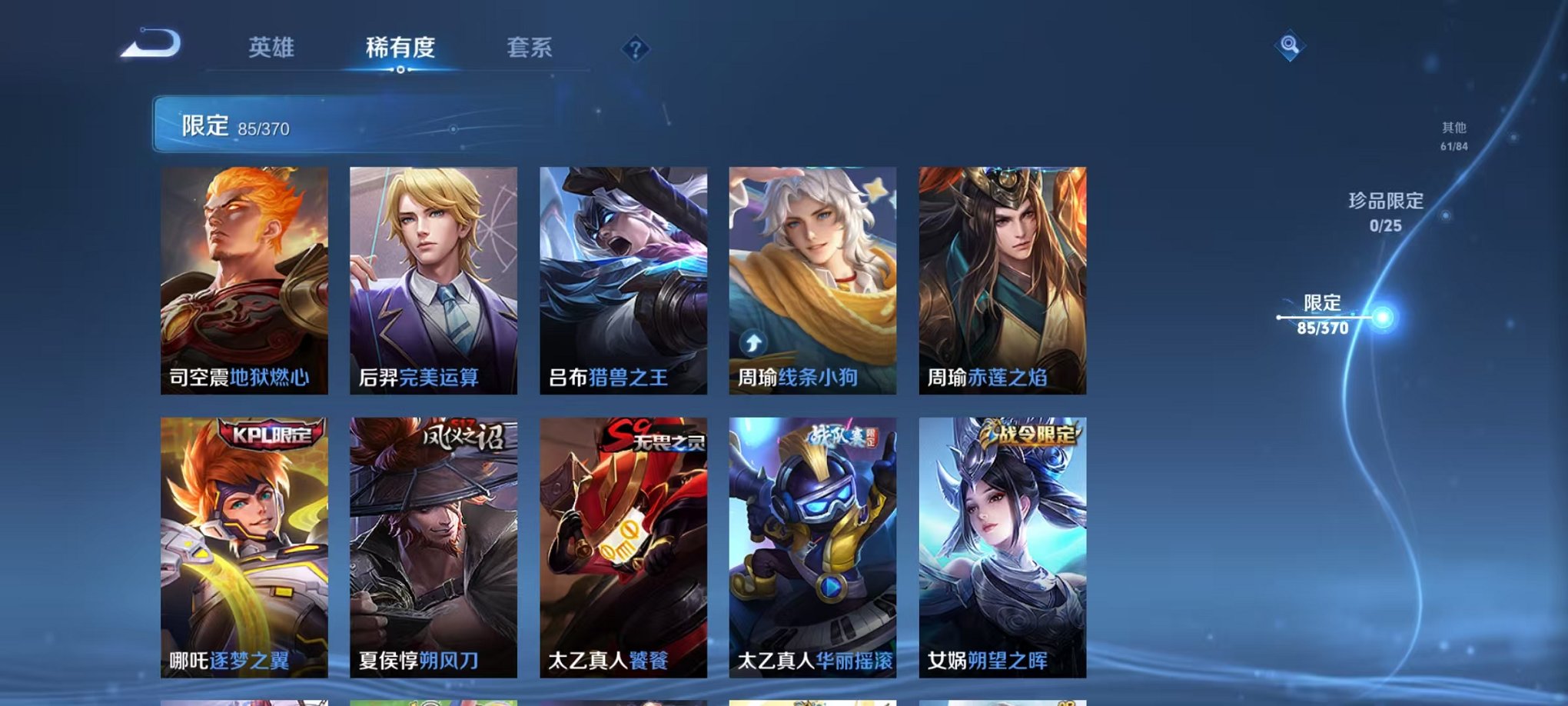
Task: Select the 稀有度 tab
Action: pyautogui.click(x=399, y=48)
